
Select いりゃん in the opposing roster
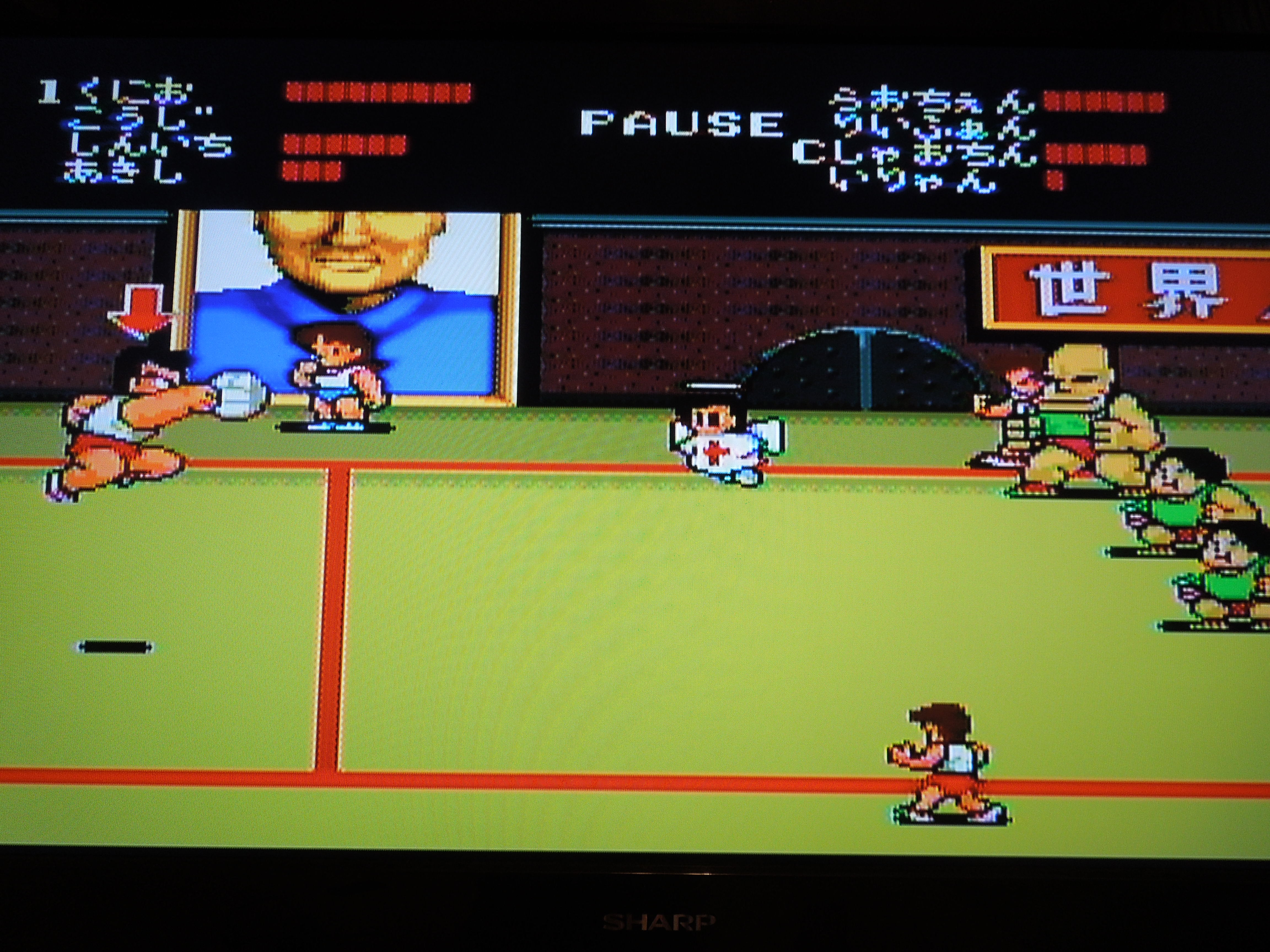pos(913,180)
